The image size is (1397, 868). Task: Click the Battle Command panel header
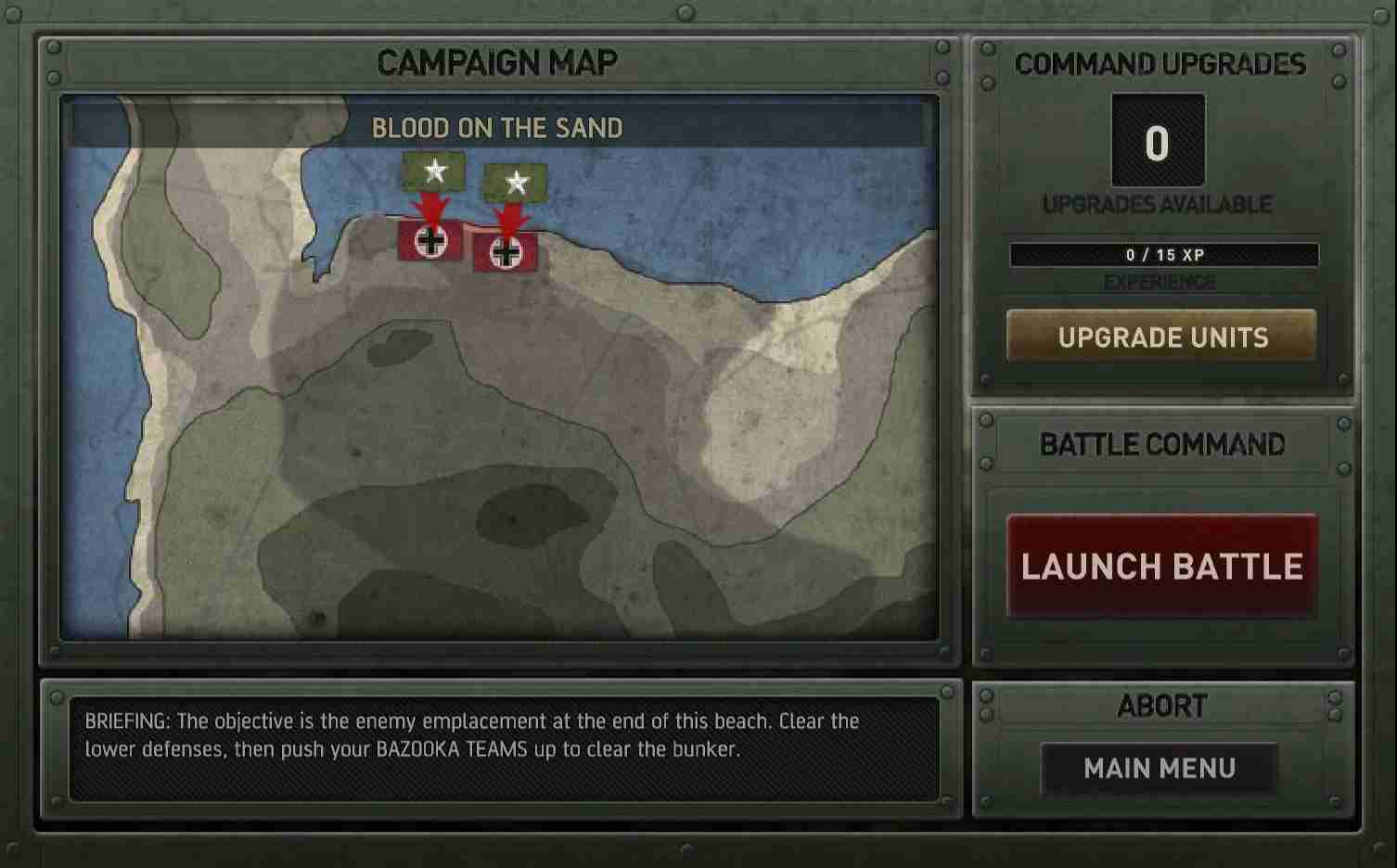[1160, 445]
